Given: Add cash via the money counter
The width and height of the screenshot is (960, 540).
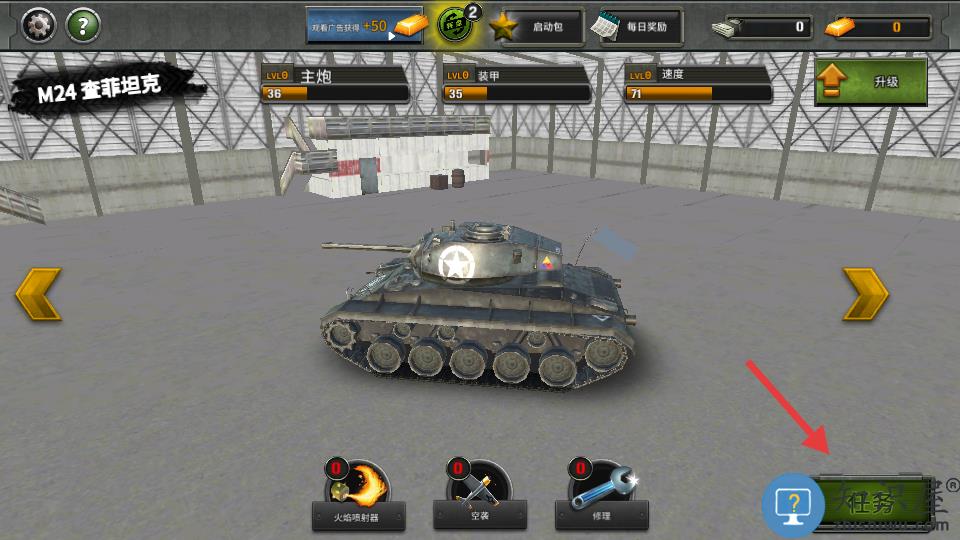Looking at the screenshot, I should click(x=761, y=27).
